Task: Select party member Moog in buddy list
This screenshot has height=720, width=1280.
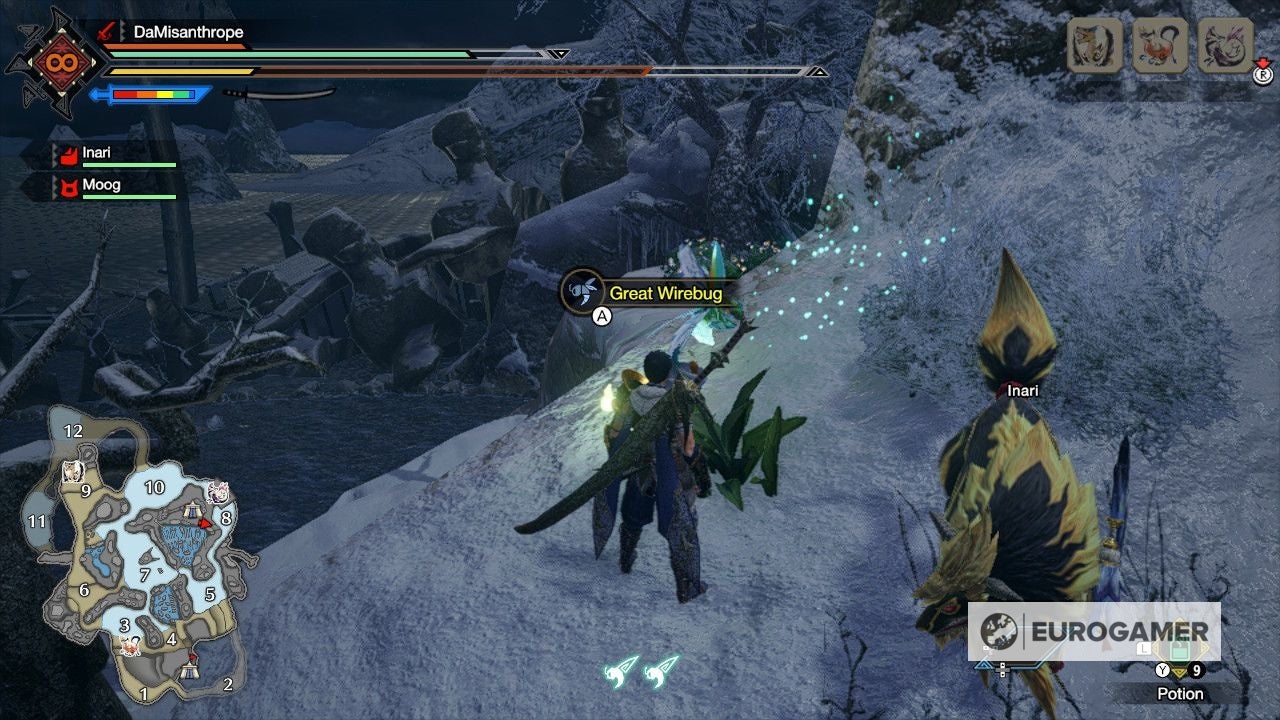Action: click(x=101, y=185)
